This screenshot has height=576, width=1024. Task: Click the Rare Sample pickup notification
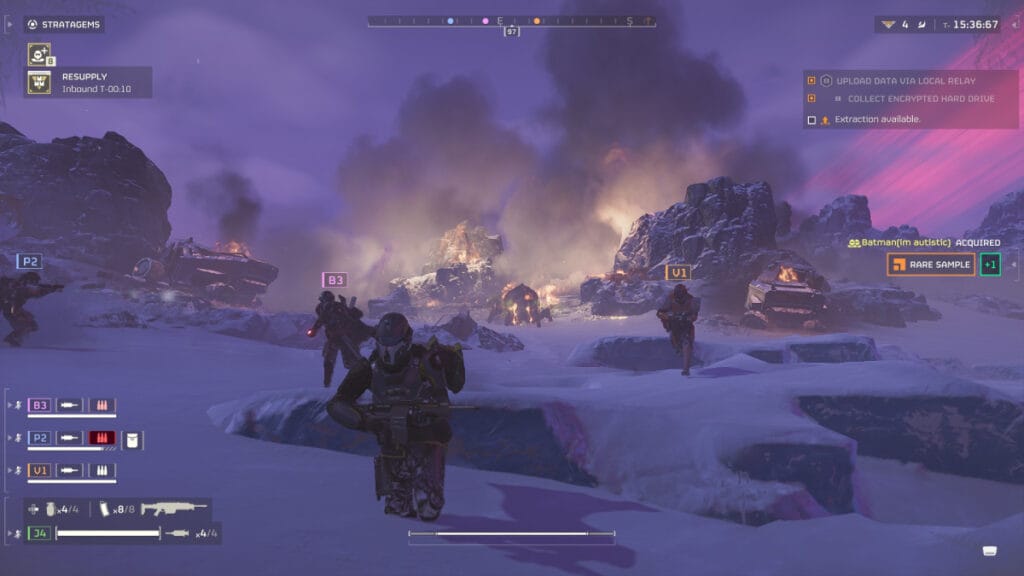click(x=930, y=265)
